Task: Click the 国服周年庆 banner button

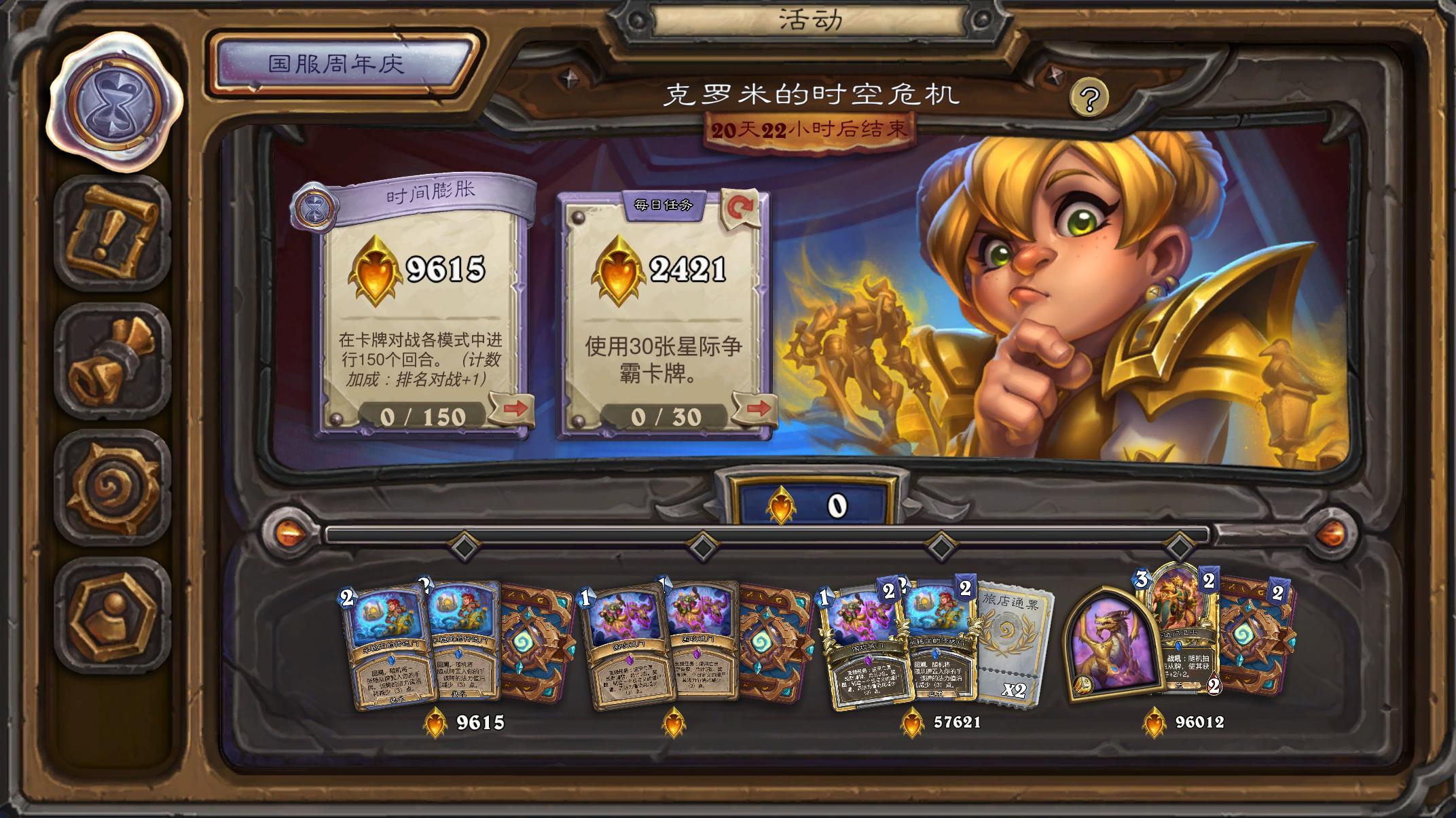Action: 338,64
